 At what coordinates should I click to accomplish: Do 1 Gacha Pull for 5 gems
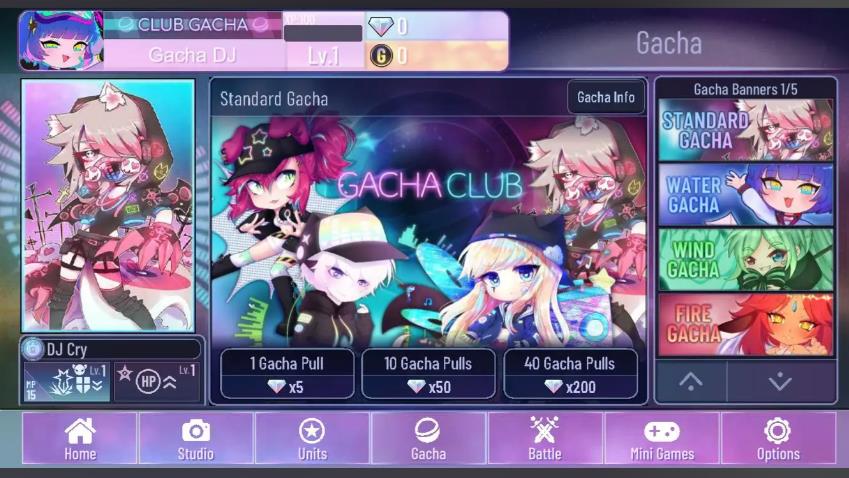287,374
